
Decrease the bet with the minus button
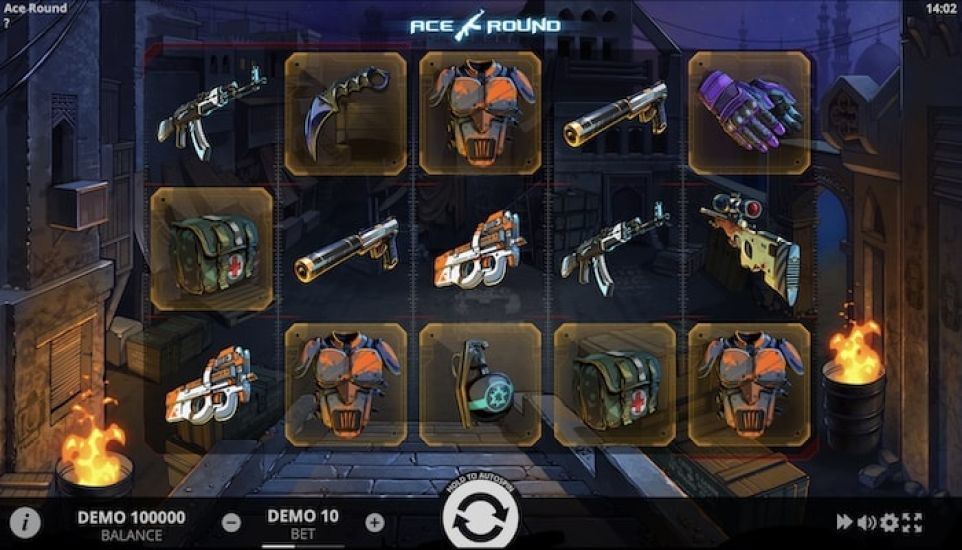tap(231, 521)
